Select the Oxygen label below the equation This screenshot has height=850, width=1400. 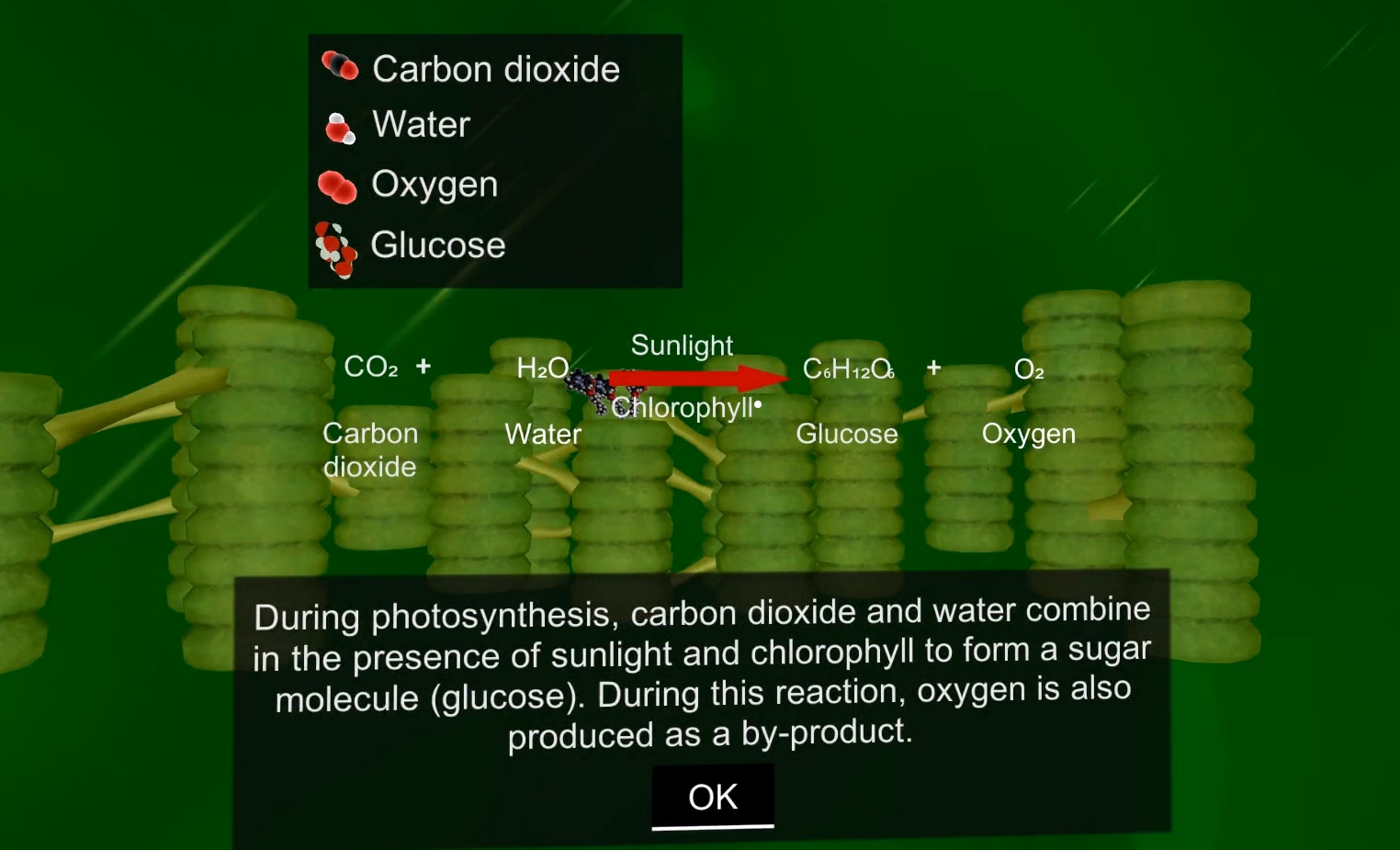click(1029, 434)
